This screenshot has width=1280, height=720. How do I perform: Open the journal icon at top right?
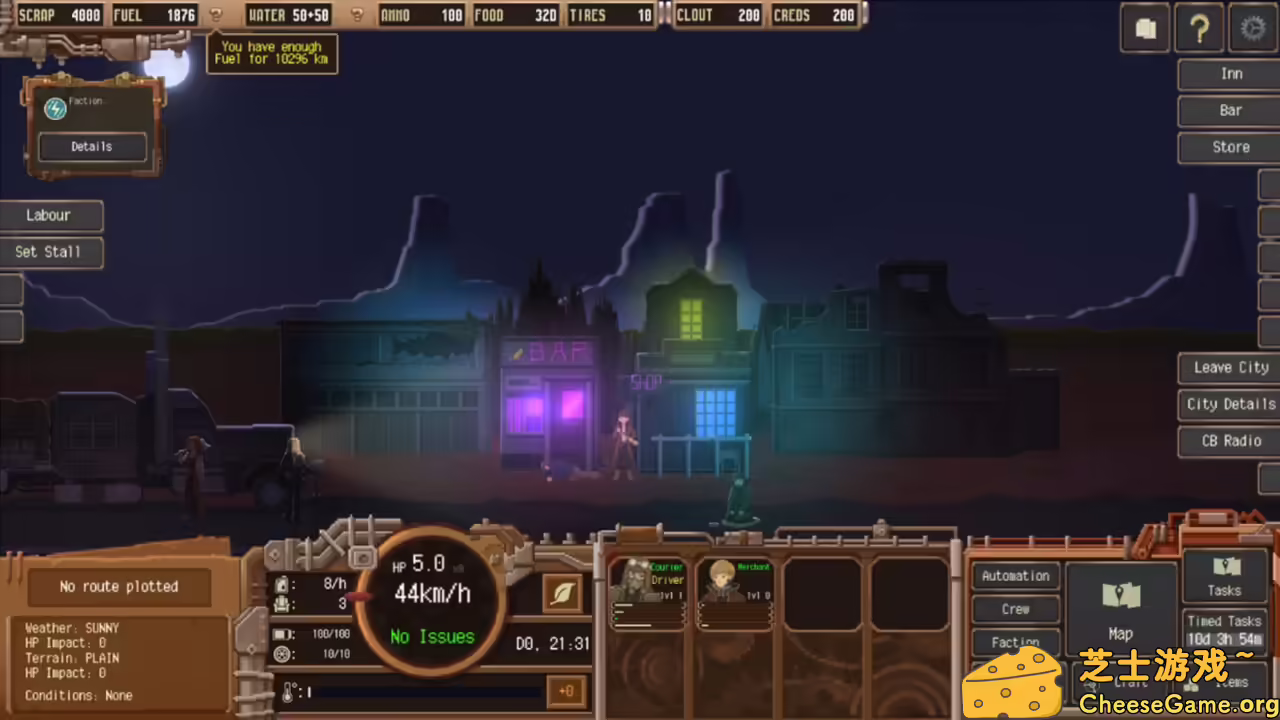click(1144, 28)
